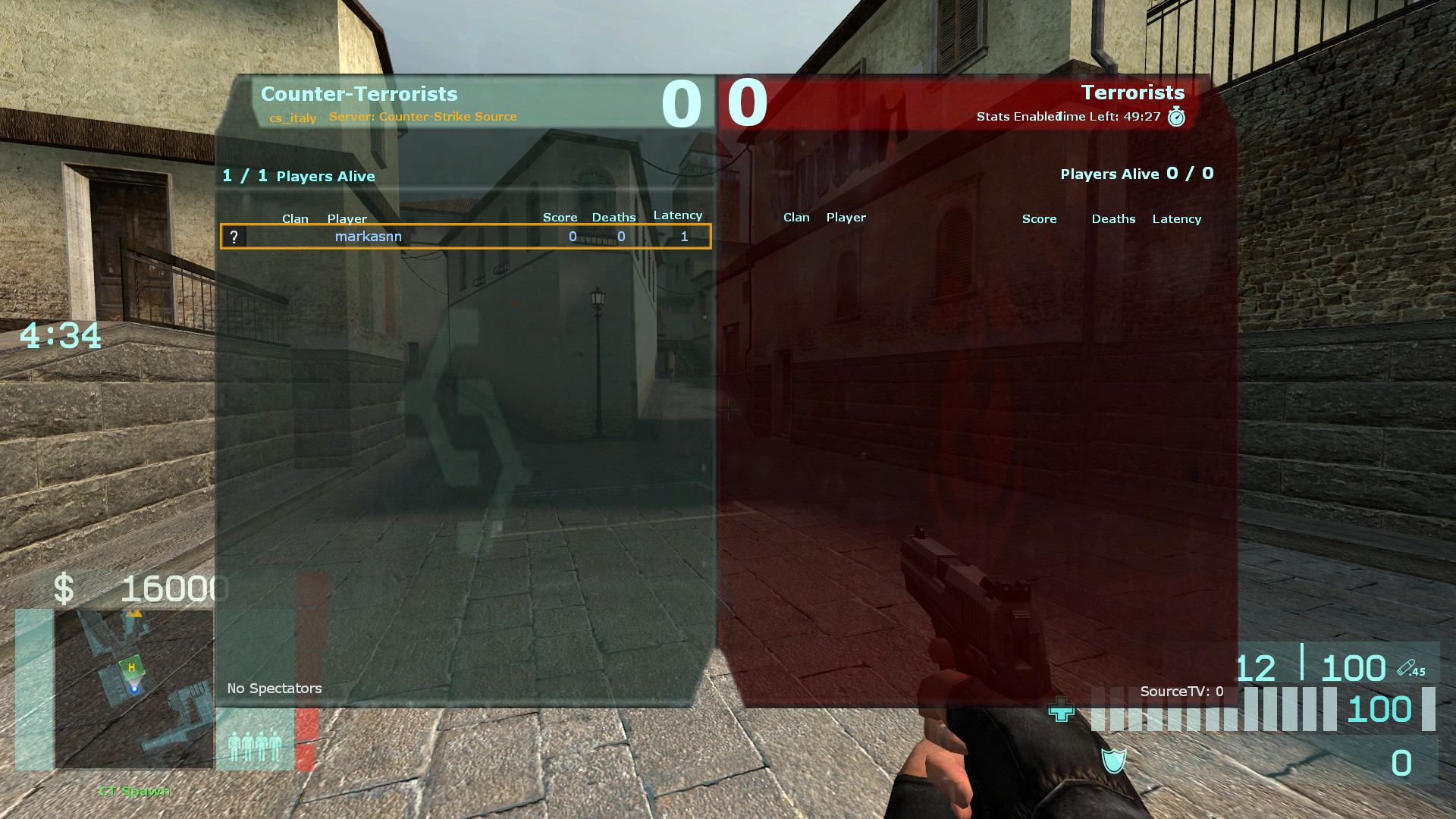Toggle the Stats Enabled indicator
1456x819 pixels.
pyautogui.click(x=1017, y=117)
